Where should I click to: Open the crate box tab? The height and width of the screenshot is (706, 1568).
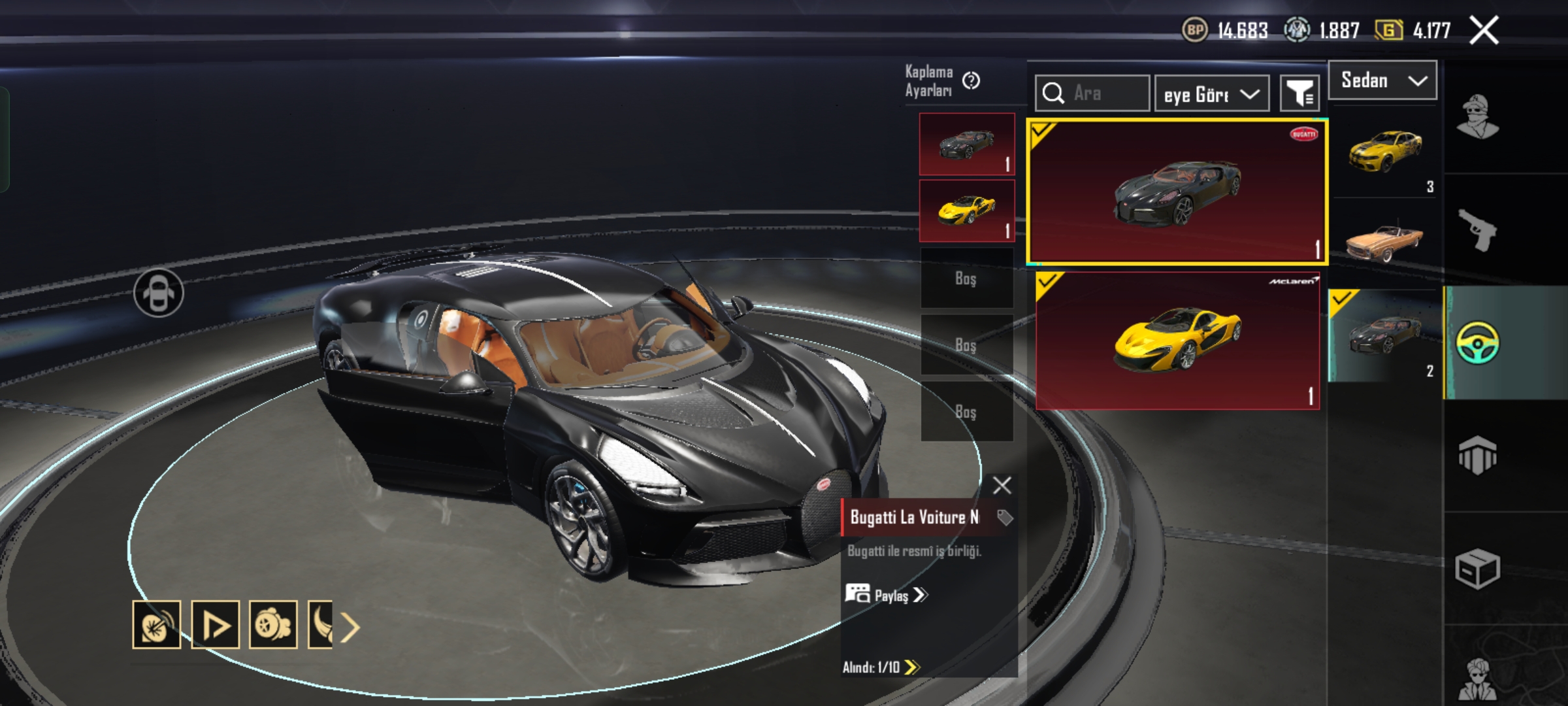click(x=1477, y=569)
